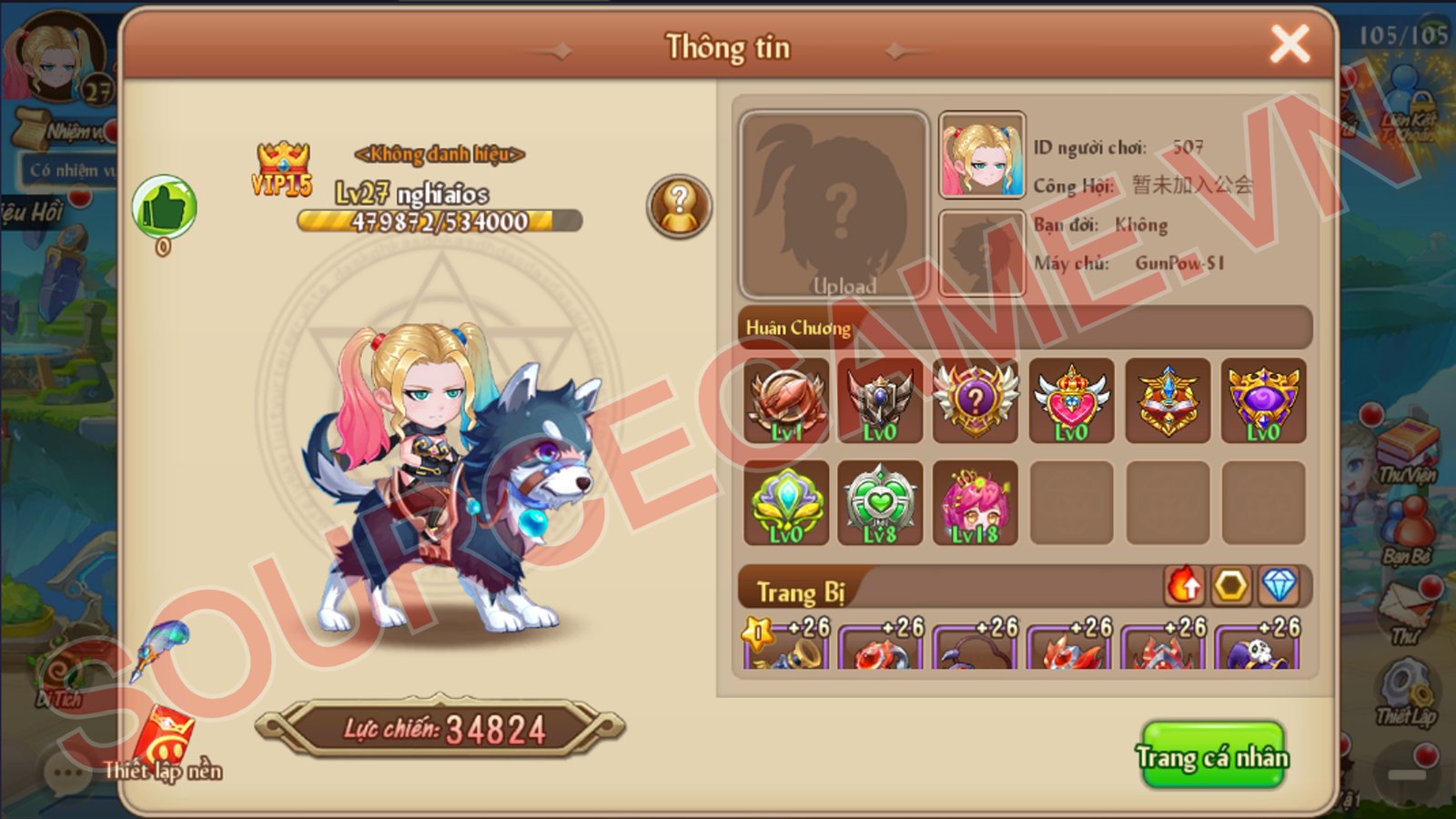Select the winged heart crown medal
The height and width of the screenshot is (819, 1456).
(x=1071, y=401)
